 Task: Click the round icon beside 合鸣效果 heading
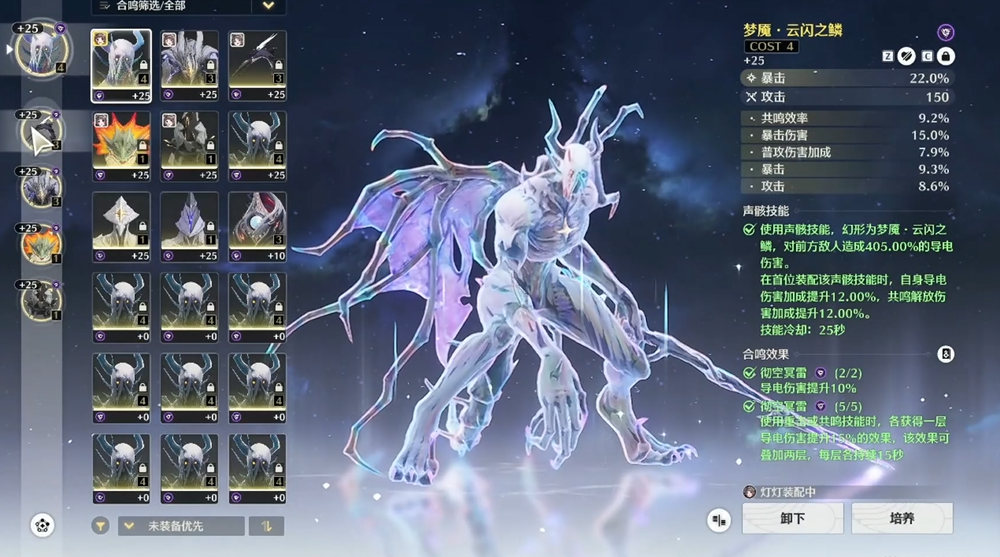tap(945, 354)
